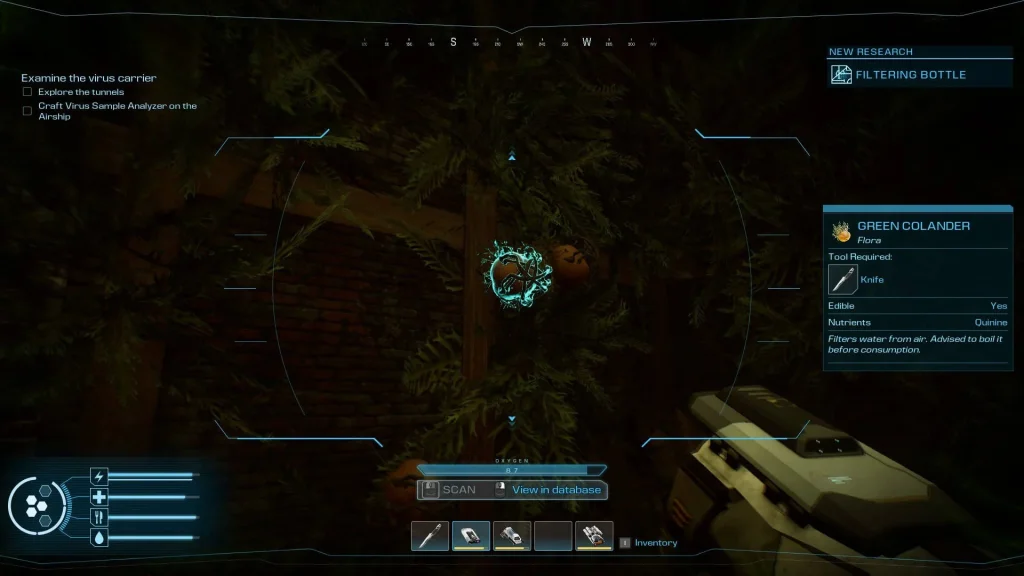
Task: Select the water drop thirst icon
Action: pos(99,538)
